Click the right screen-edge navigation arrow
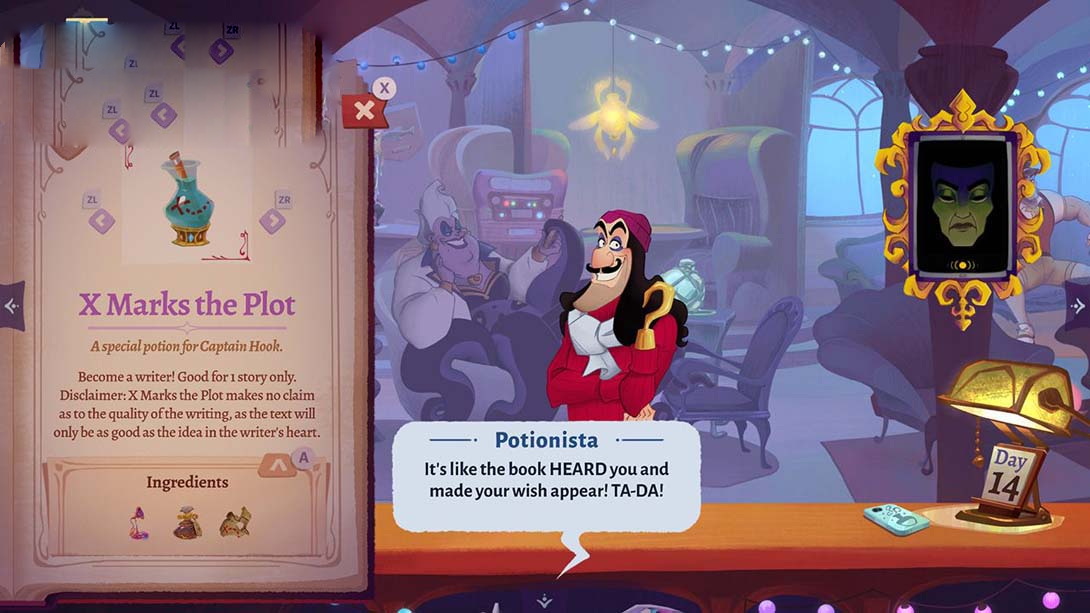This screenshot has height=613, width=1090. pyautogui.click(x=1078, y=306)
